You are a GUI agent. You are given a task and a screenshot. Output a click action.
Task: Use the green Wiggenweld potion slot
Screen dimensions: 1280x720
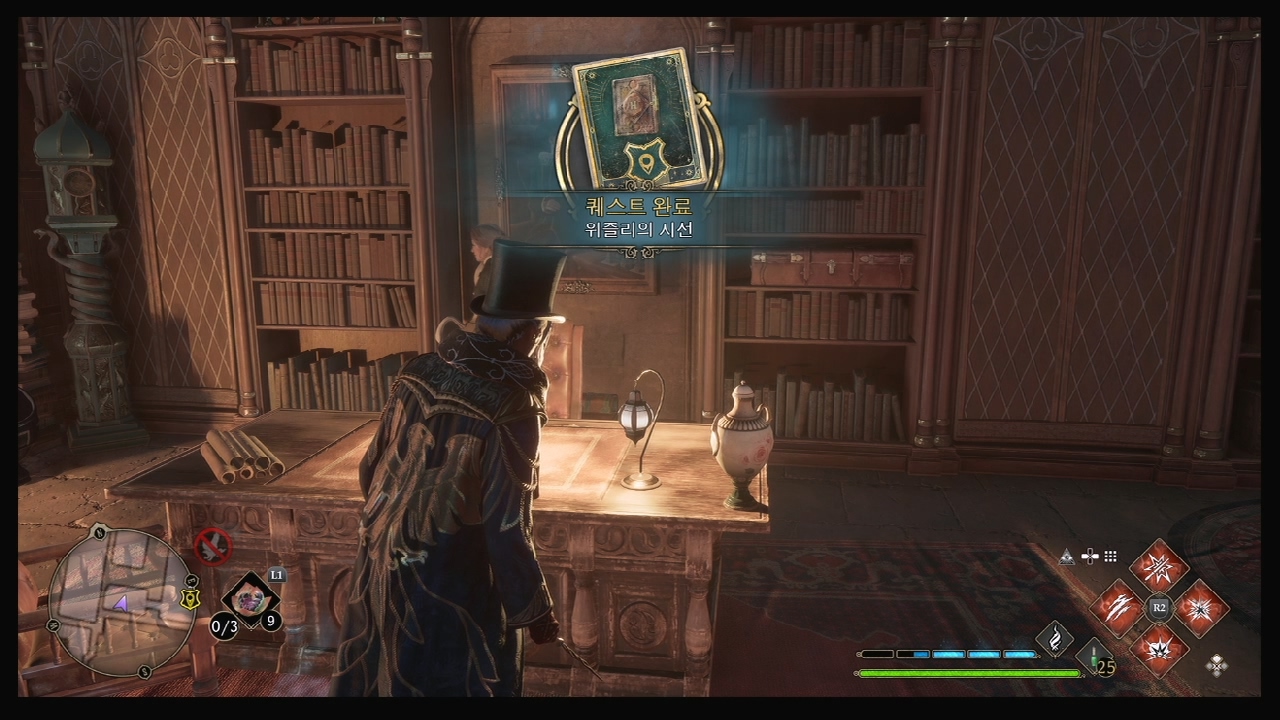pyautogui.click(x=1096, y=657)
